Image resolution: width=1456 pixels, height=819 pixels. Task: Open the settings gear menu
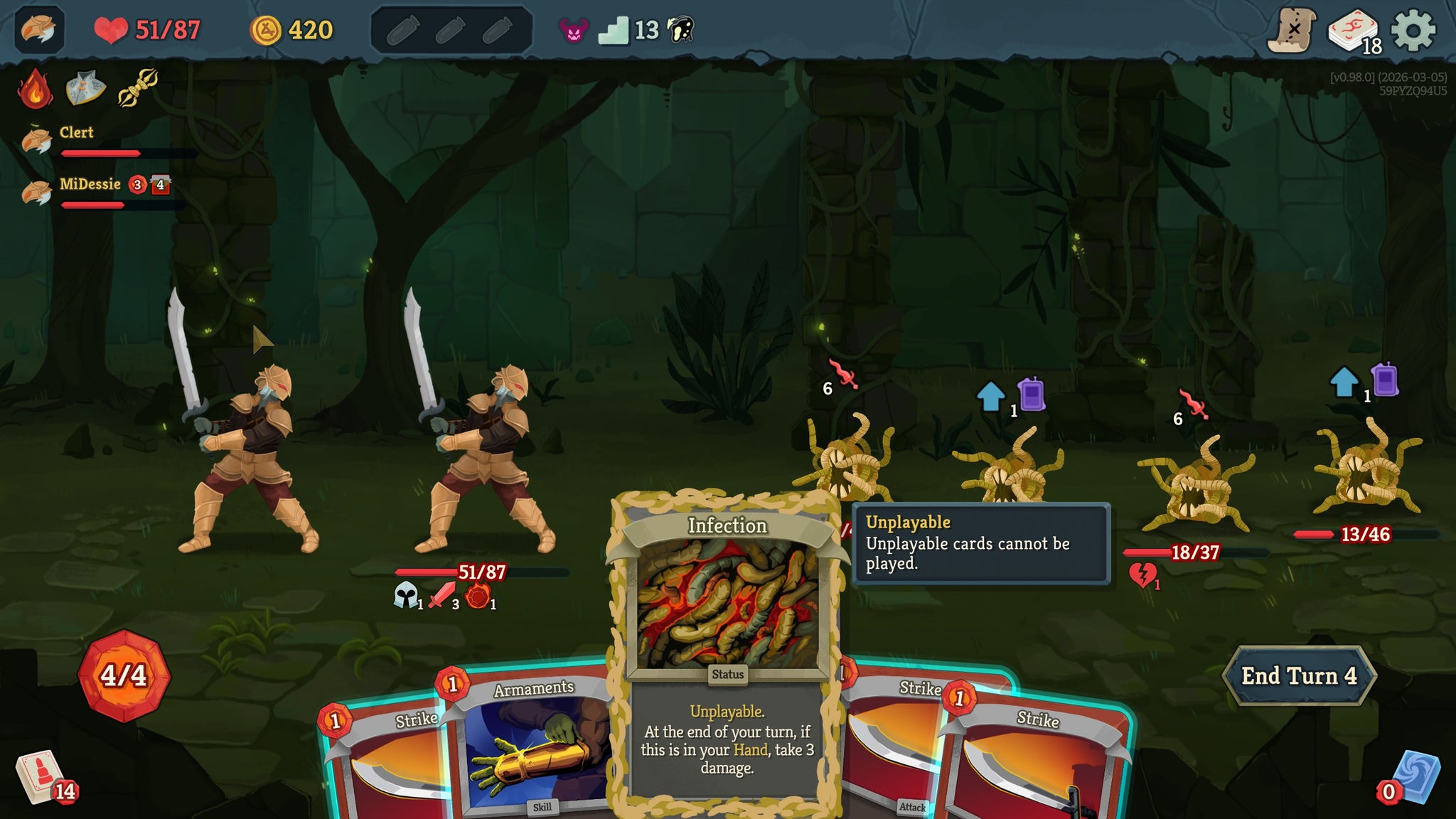tap(1413, 31)
